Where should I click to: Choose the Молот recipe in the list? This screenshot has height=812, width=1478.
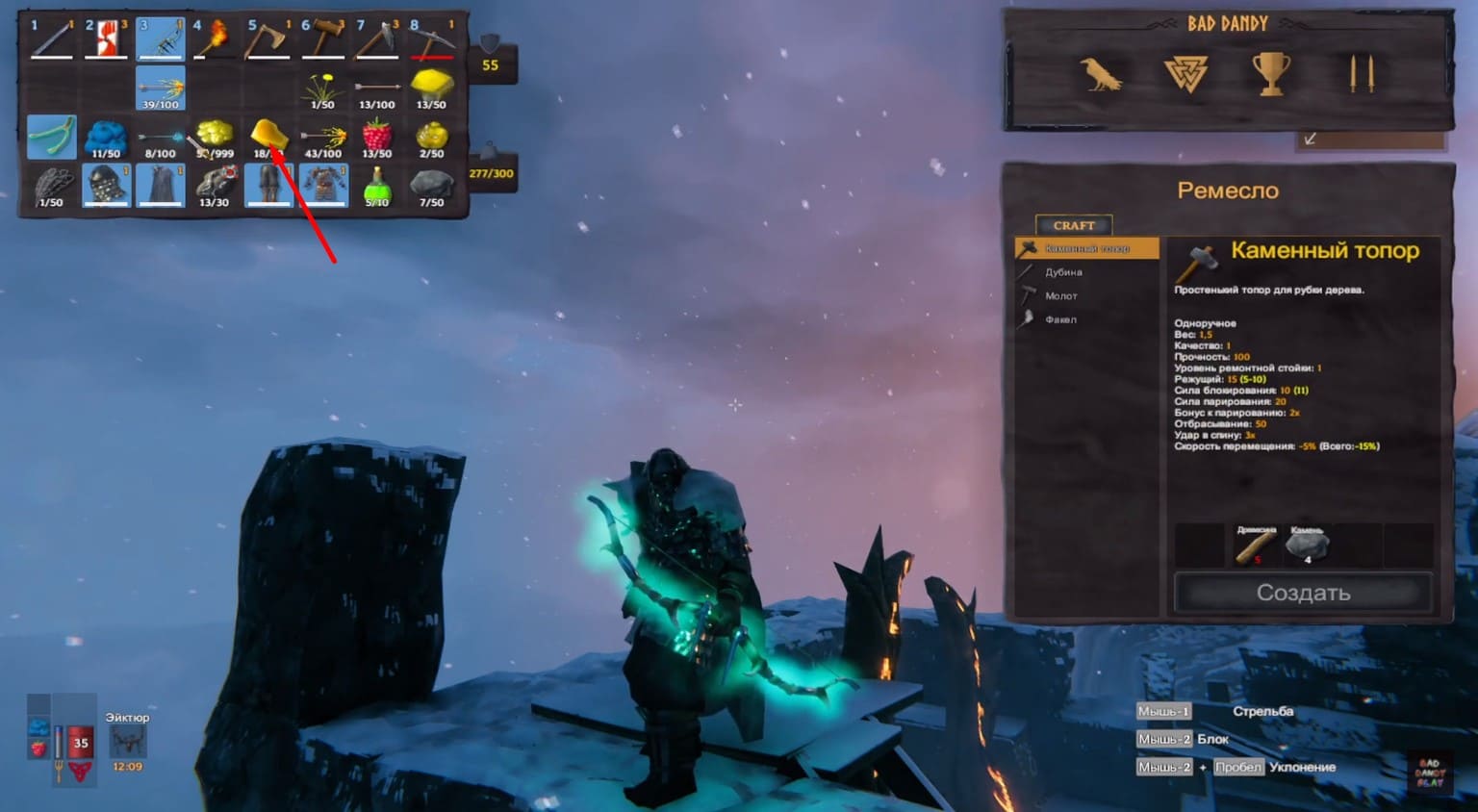pos(1061,296)
